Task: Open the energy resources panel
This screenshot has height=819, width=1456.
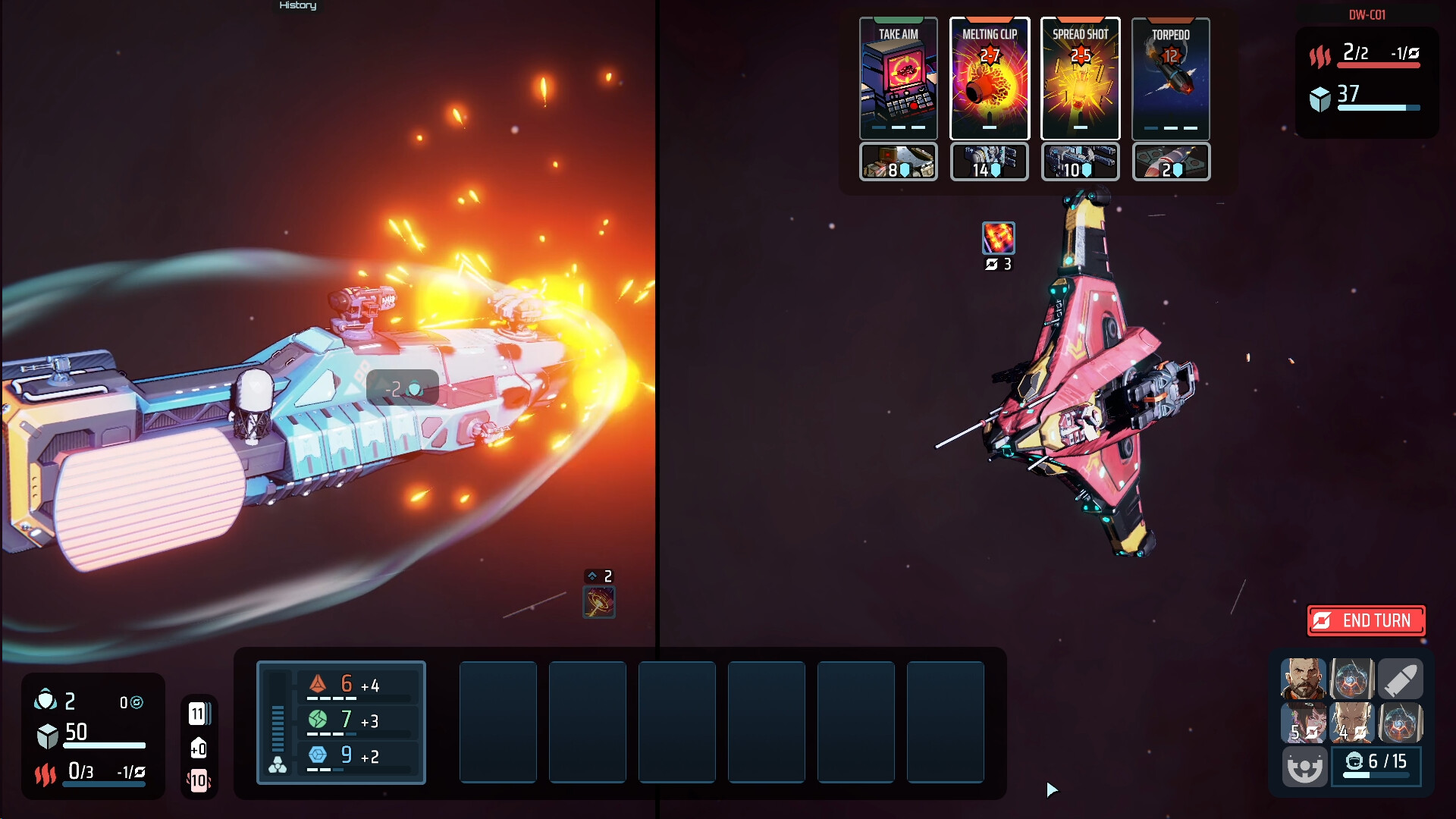Action: coord(341,722)
